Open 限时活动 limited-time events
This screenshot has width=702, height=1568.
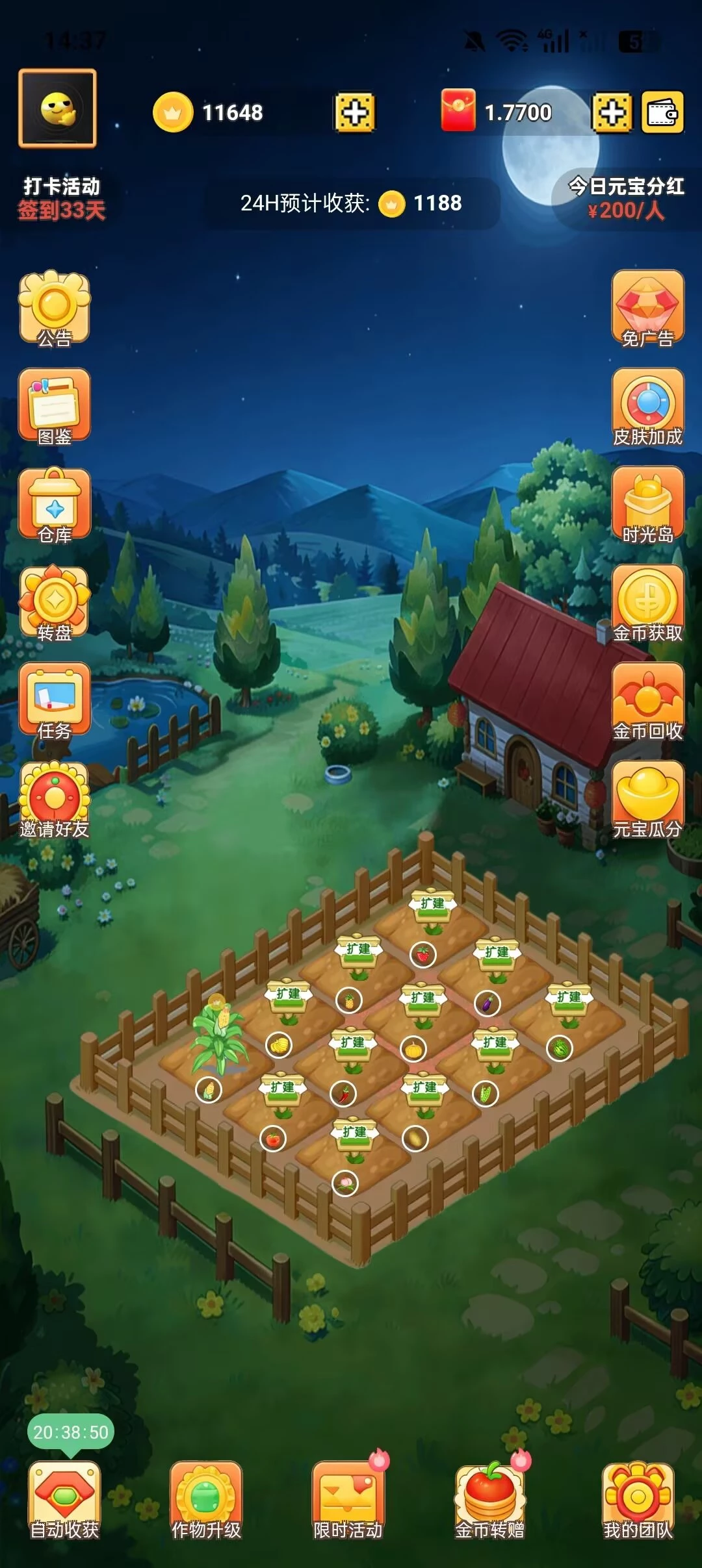pyautogui.click(x=348, y=1499)
